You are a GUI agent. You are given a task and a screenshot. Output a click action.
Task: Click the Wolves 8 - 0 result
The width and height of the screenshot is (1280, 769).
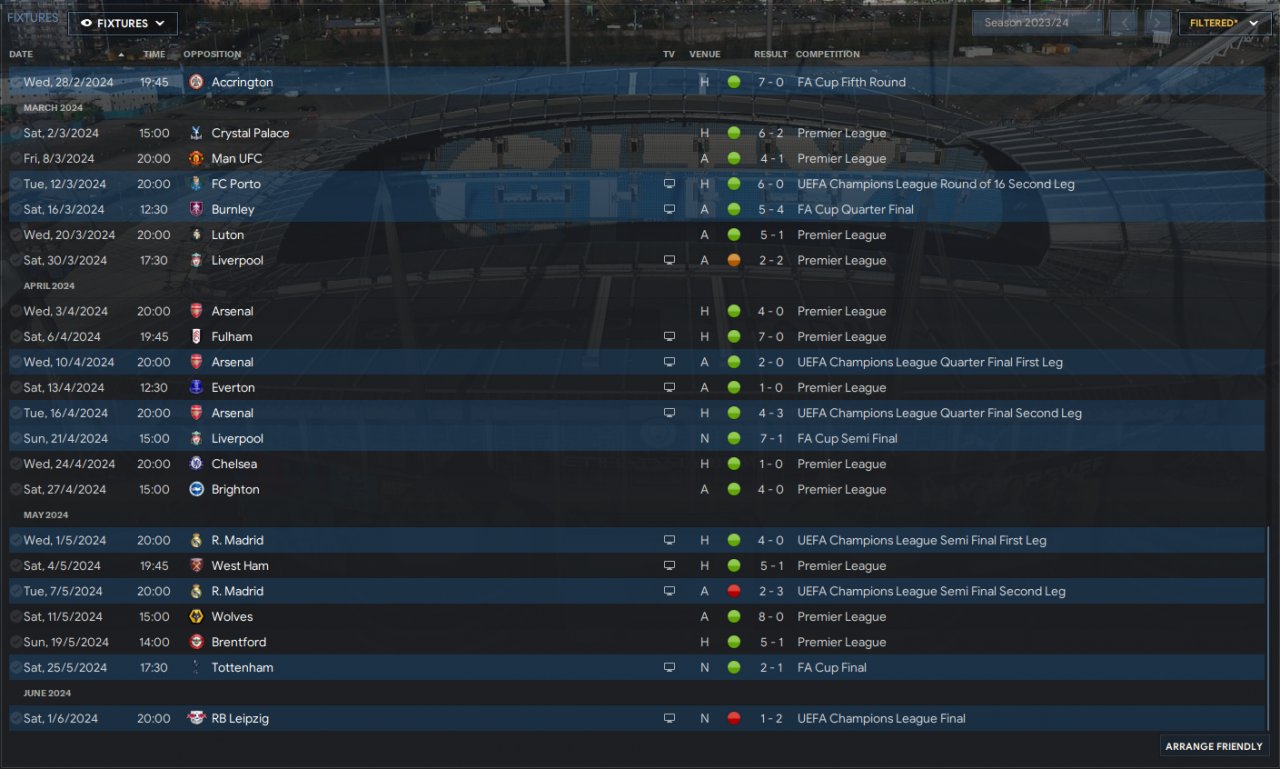point(769,617)
